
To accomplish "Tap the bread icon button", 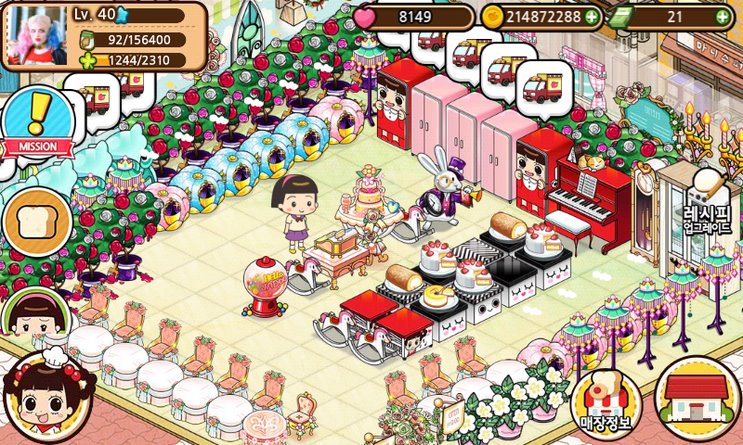I will (37, 221).
